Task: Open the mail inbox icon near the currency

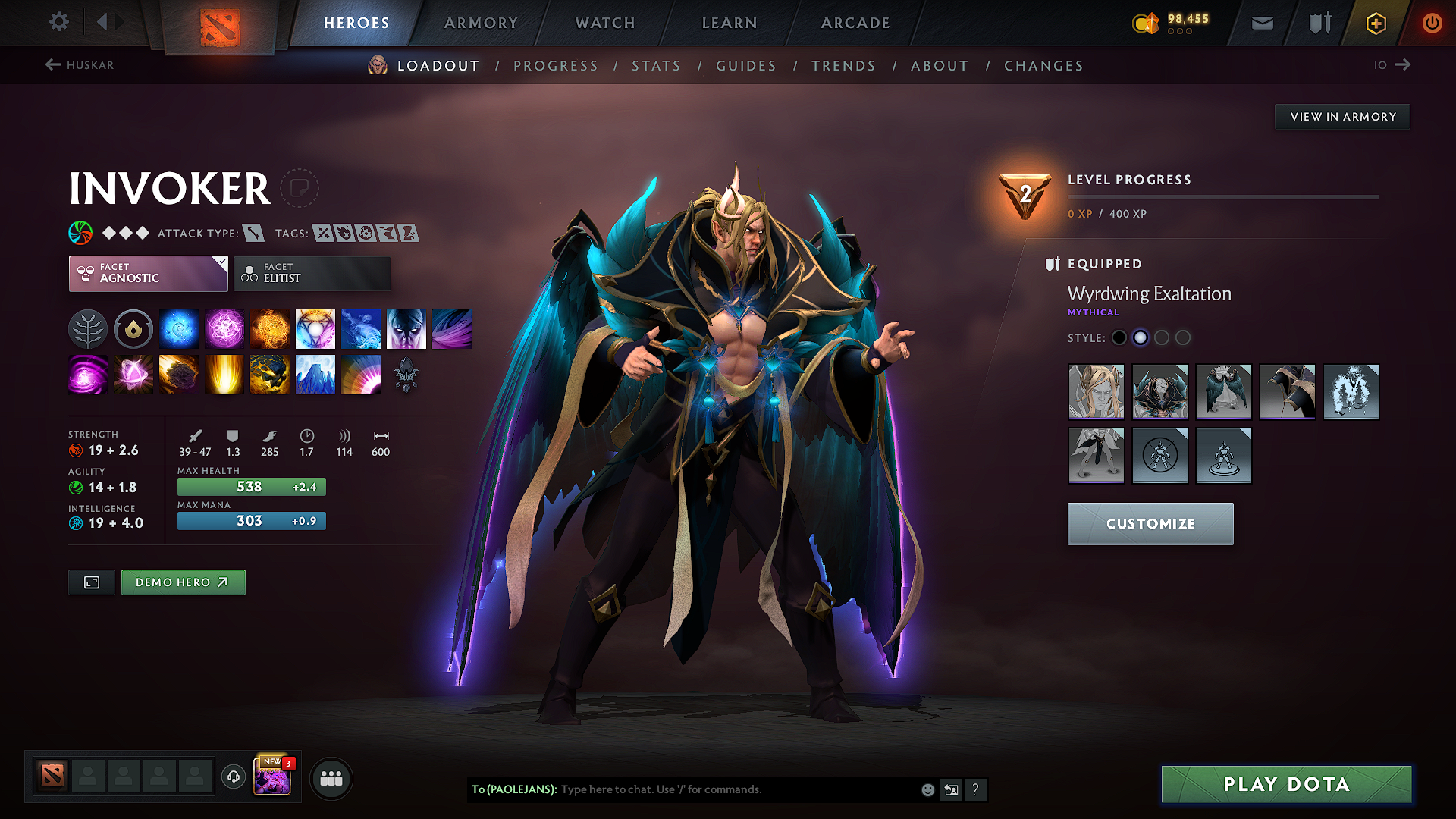Action: pyautogui.click(x=1261, y=23)
